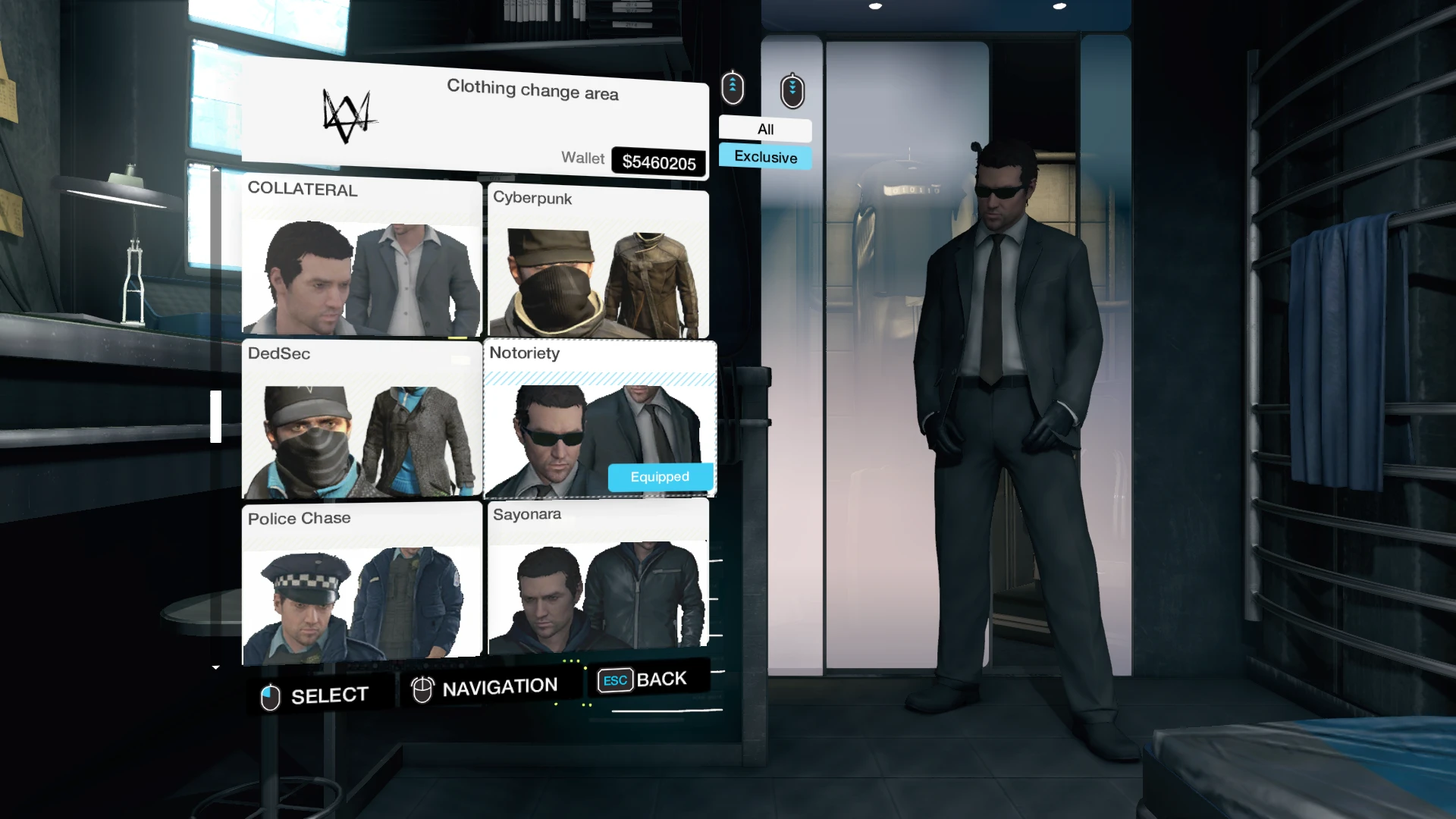1456x819 pixels.
Task: Click the Equipped badge on Notoriety
Action: click(x=659, y=476)
